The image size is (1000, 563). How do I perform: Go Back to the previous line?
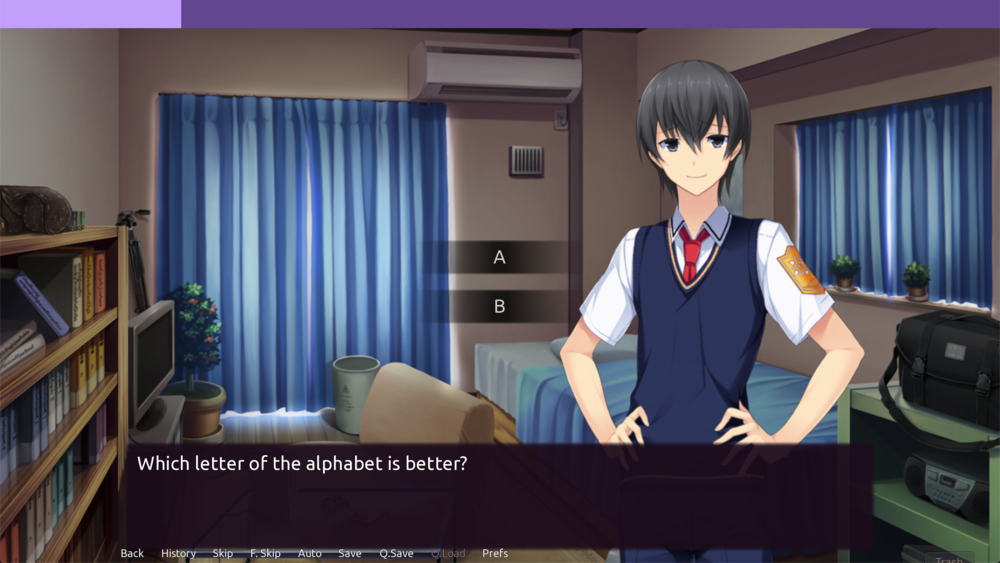pyautogui.click(x=132, y=553)
